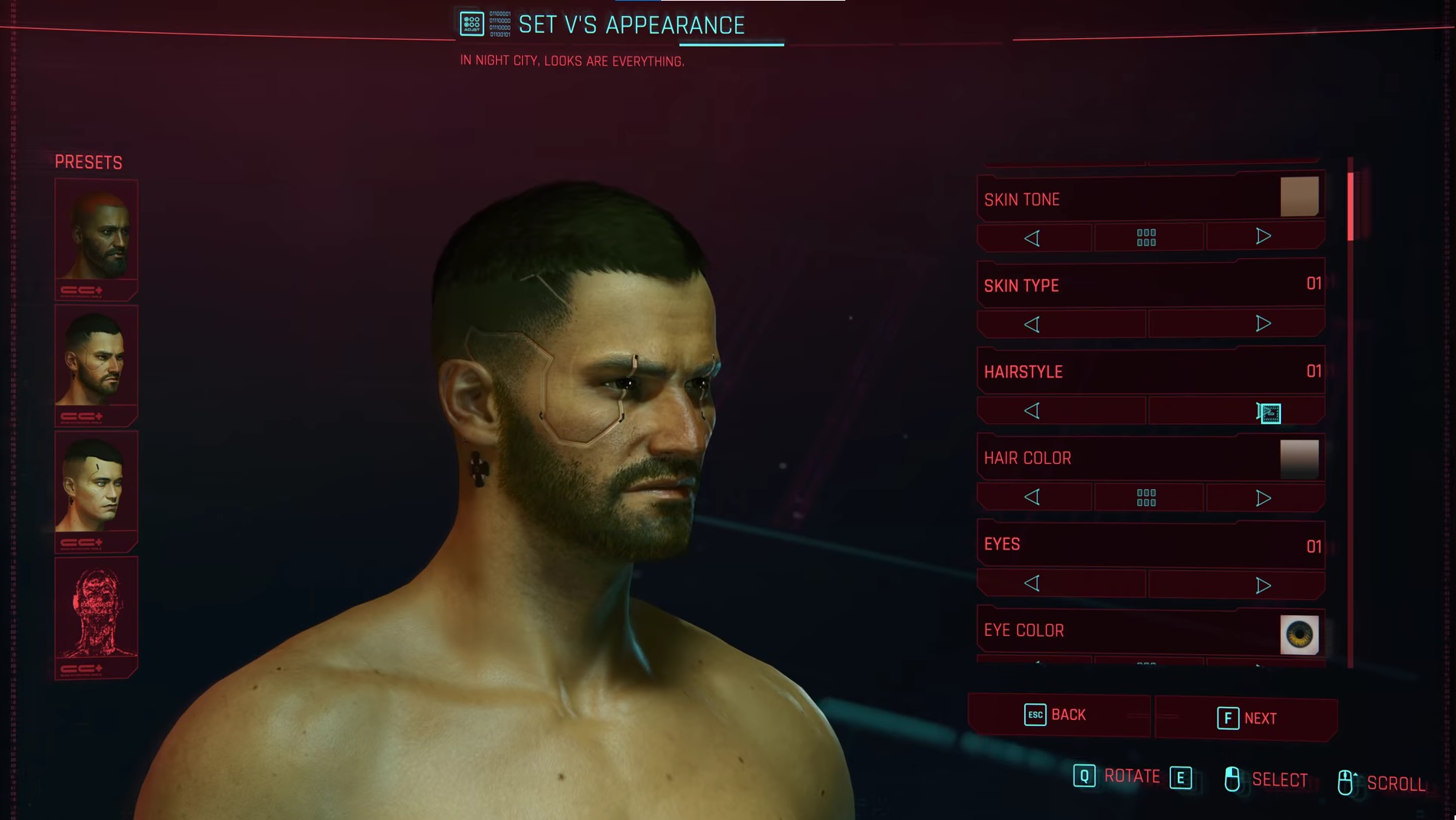Screen dimensions: 1456x820
Task: Click the eye iris thumbnail for Eye Color
Action: click(x=1299, y=634)
